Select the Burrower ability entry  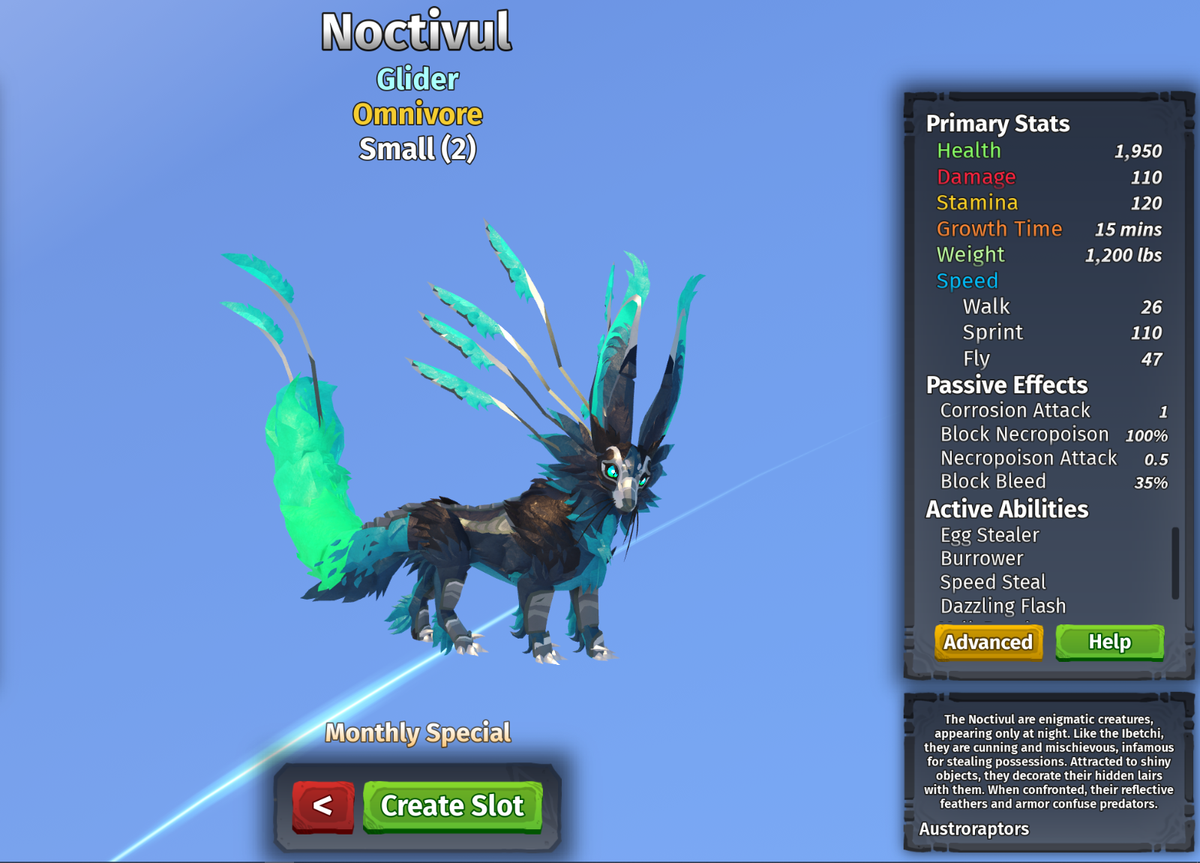(982, 558)
